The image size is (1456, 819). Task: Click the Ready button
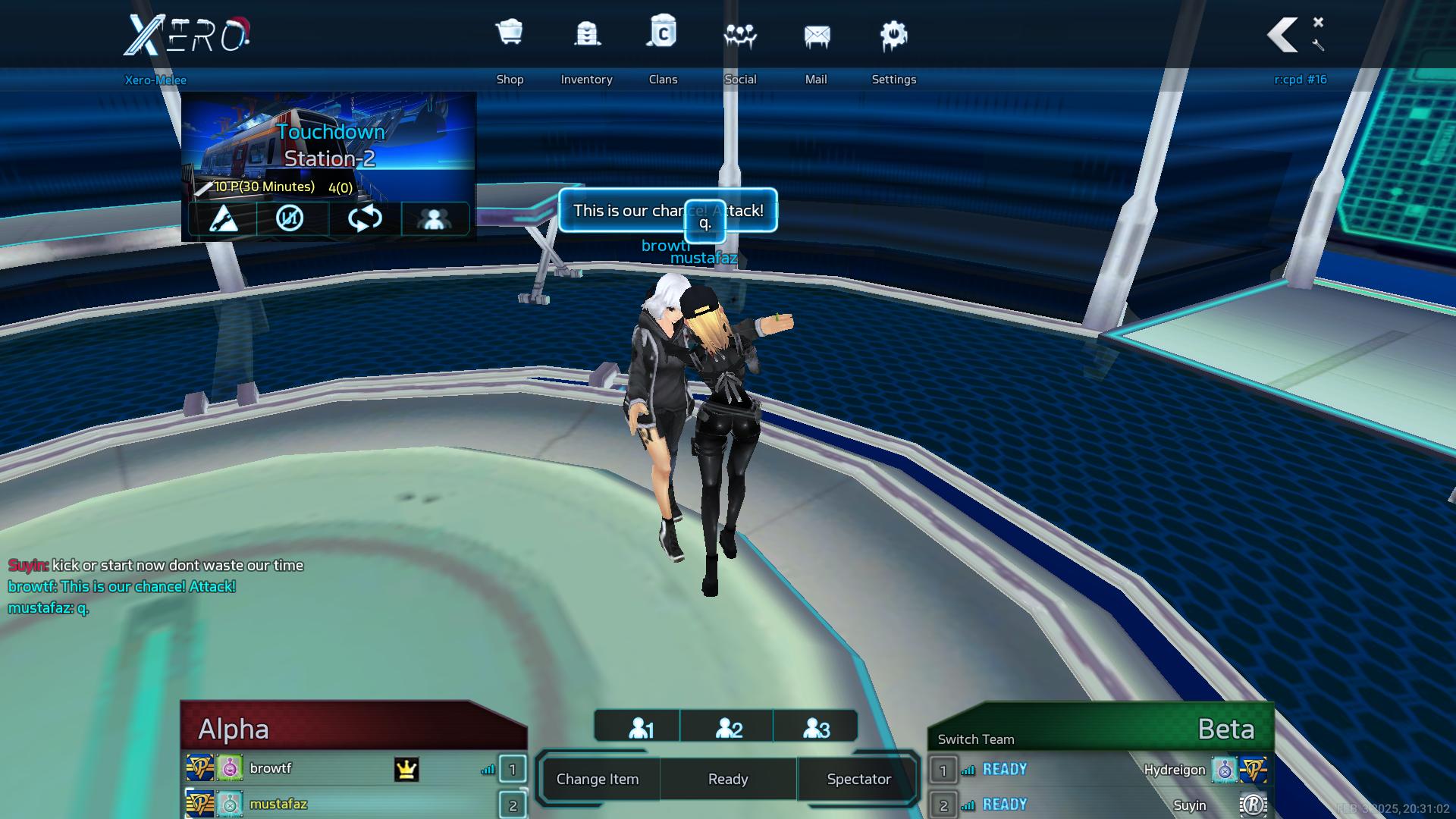coord(728,779)
